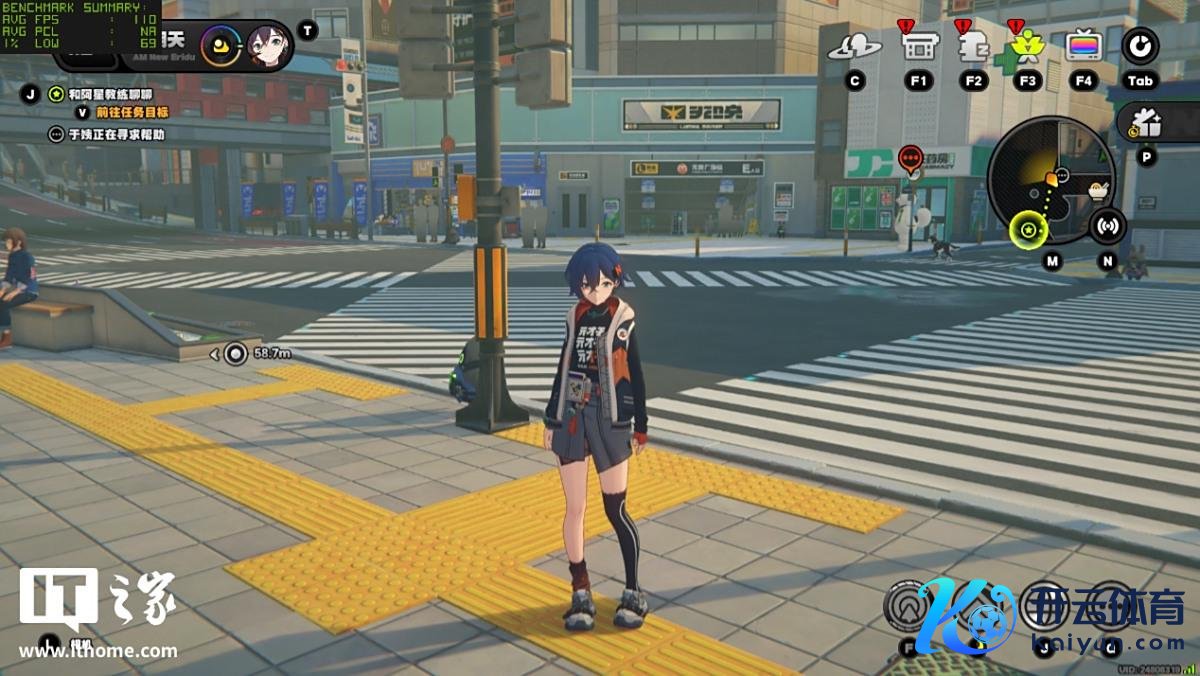Select the green star quest marker on minimap
The height and width of the screenshot is (676, 1200).
click(1027, 232)
